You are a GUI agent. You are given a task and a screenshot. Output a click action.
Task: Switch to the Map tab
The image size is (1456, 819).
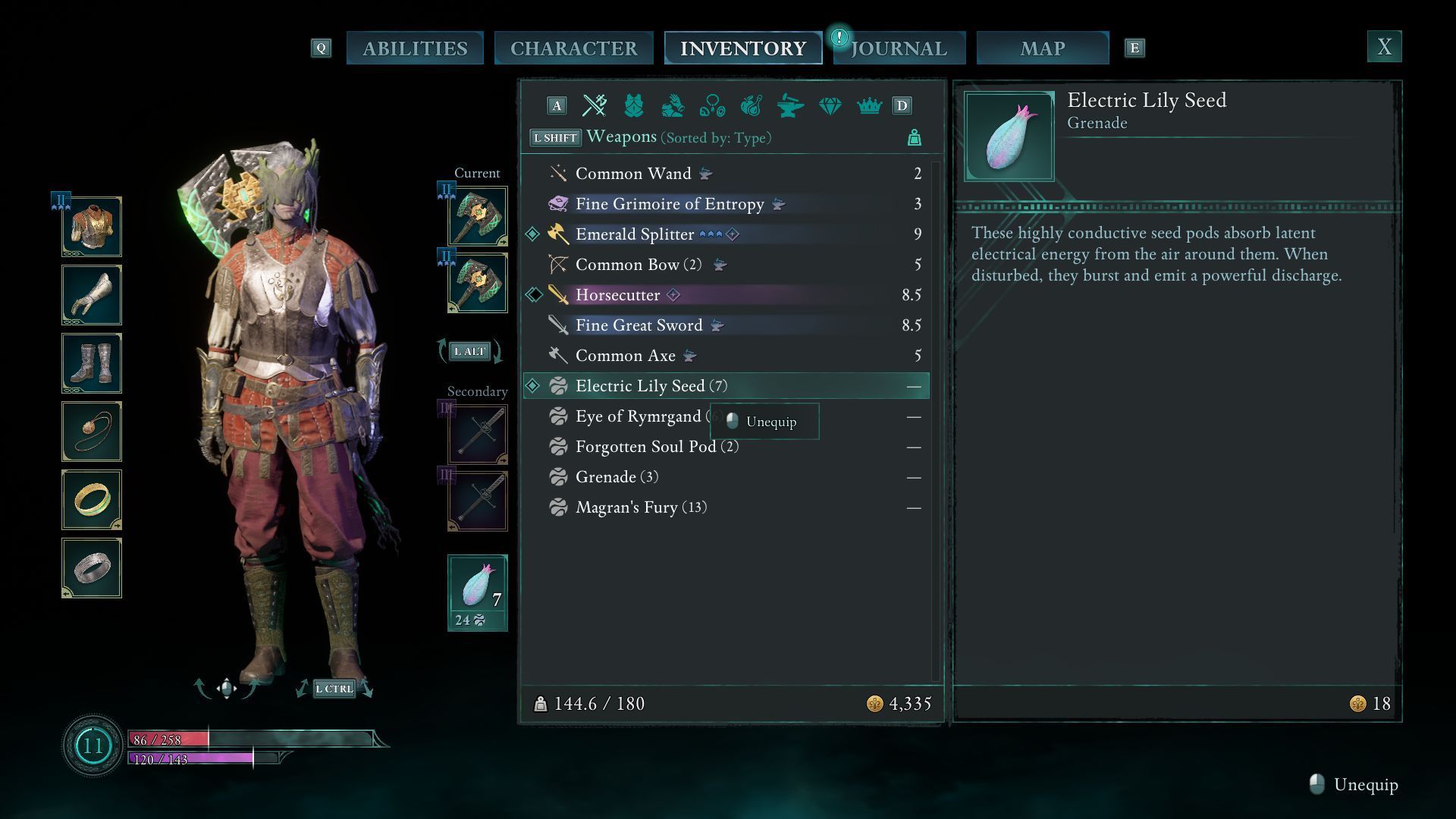click(x=1043, y=49)
